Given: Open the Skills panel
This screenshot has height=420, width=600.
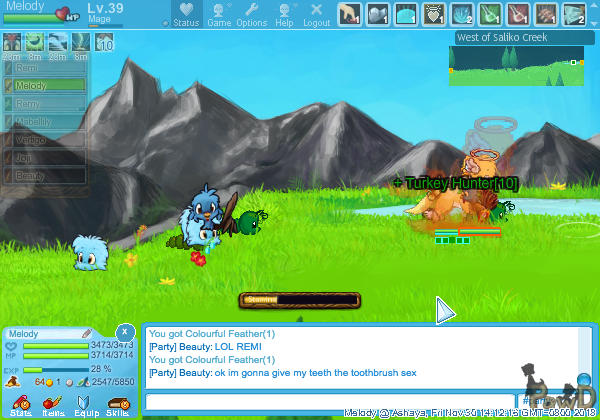Looking at the screenshot, I should [117, 404].
